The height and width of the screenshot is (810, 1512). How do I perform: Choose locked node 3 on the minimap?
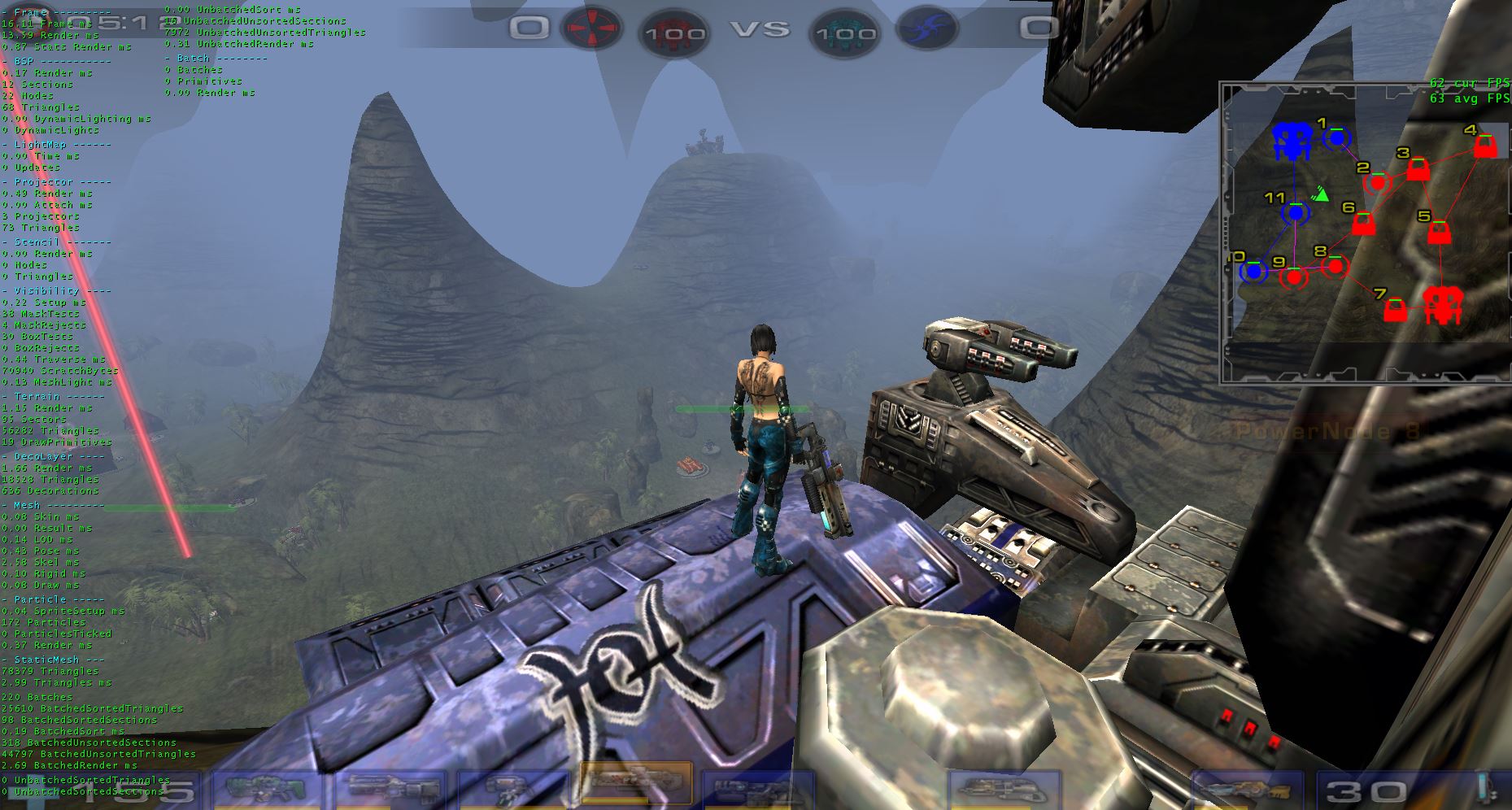(1418, 169)
